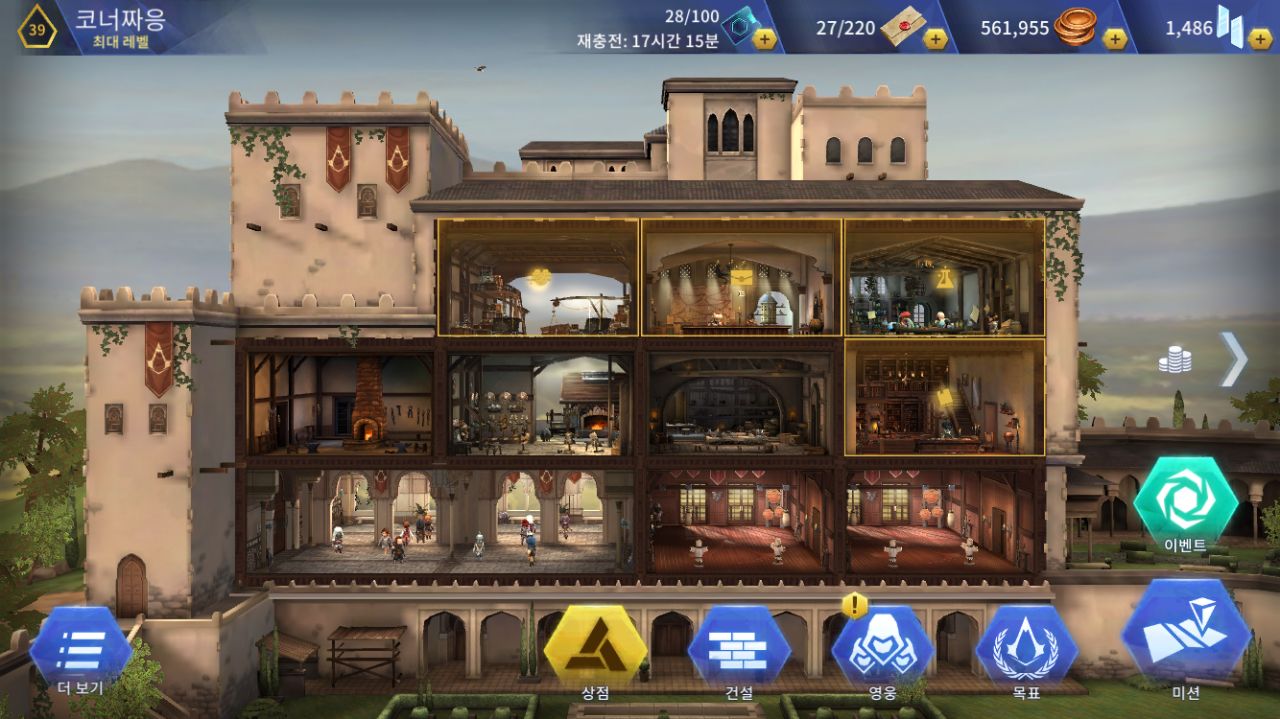Open the 영웅 heroes screen

coord(882,650)
